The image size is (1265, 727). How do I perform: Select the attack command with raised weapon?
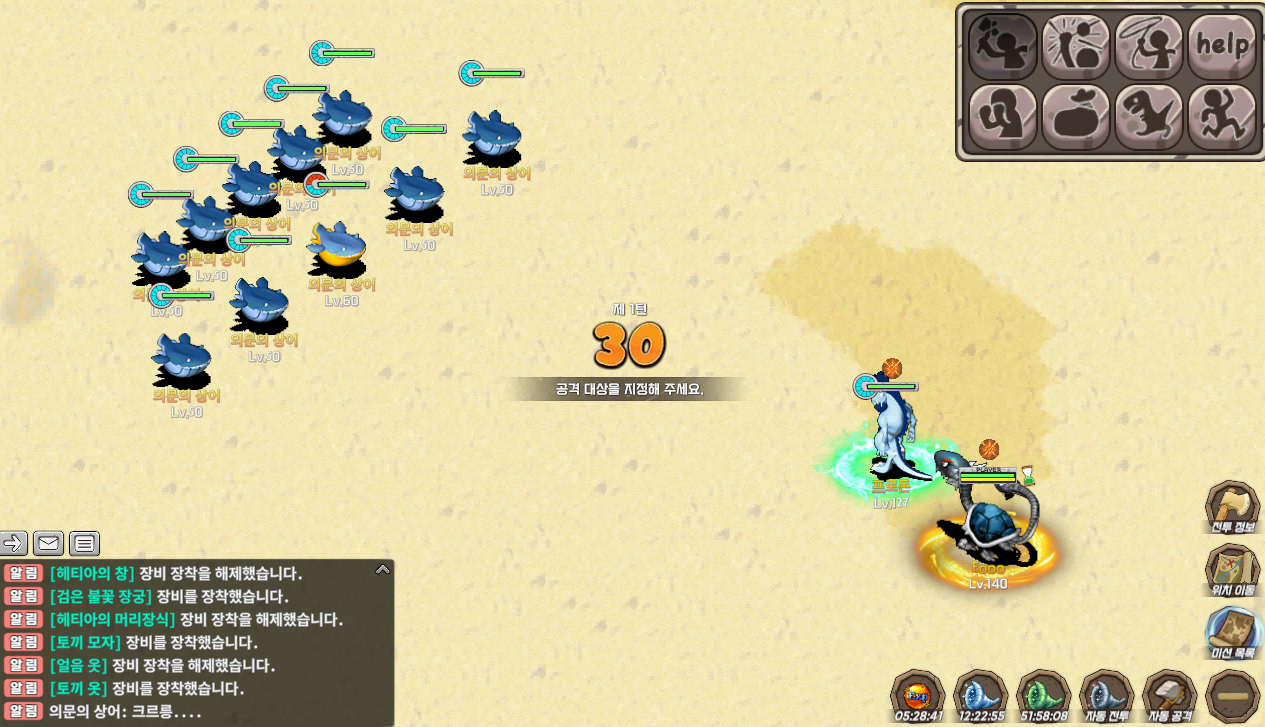pos(1002,46)
